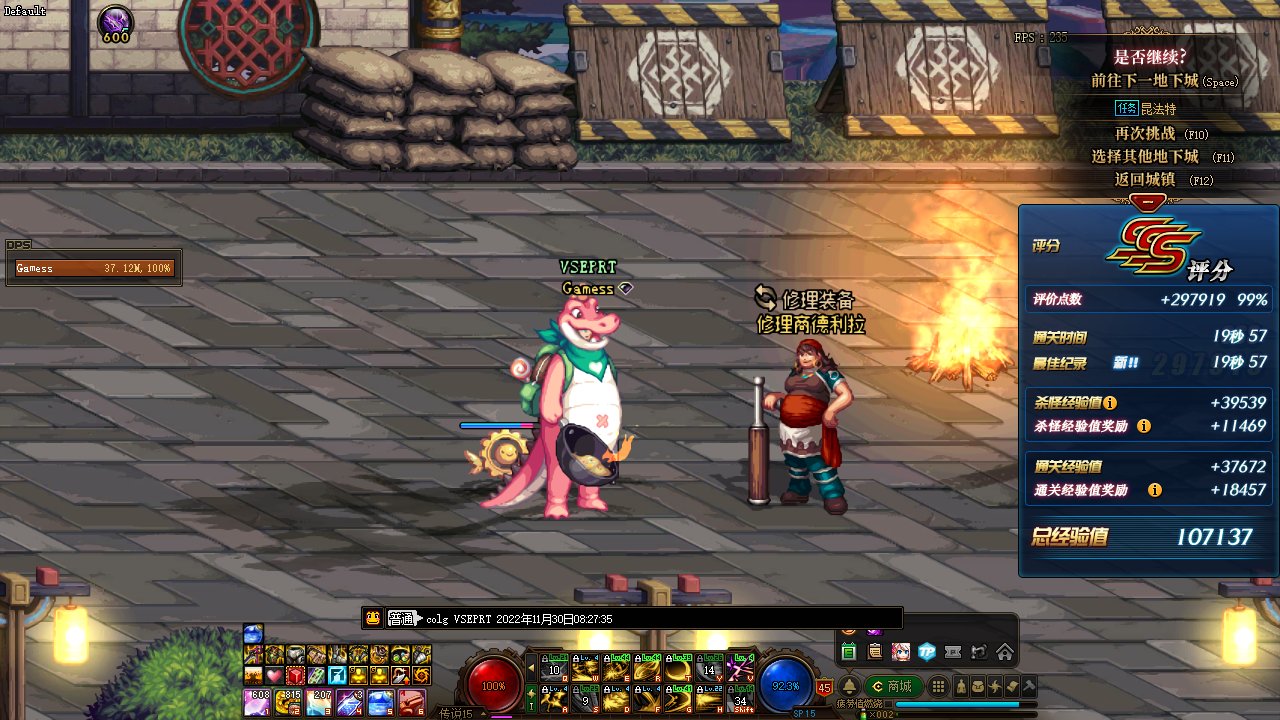Image resolution: width=1280 pixels, height=720 pixels.
Task: Choose 前往下一地下城 to enter next dungeon
Action: [x=1144, y=81]
